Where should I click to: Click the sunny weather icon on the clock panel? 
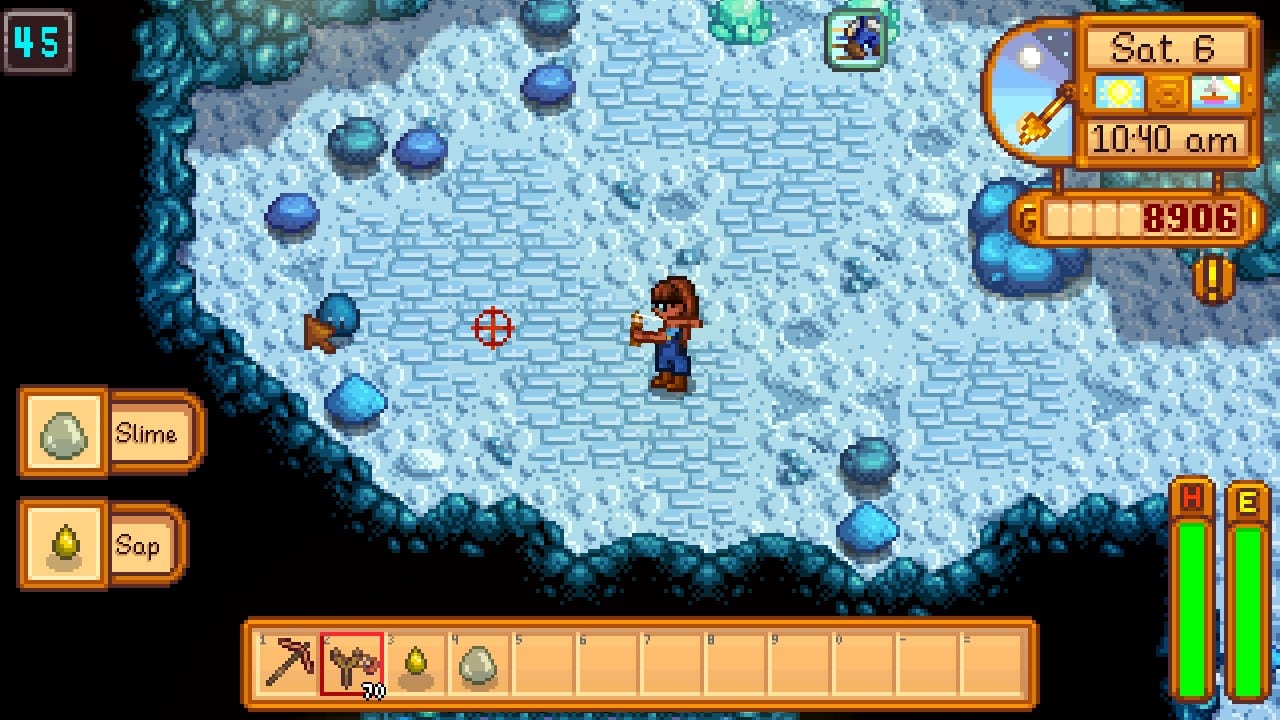tap(1121, 94)
